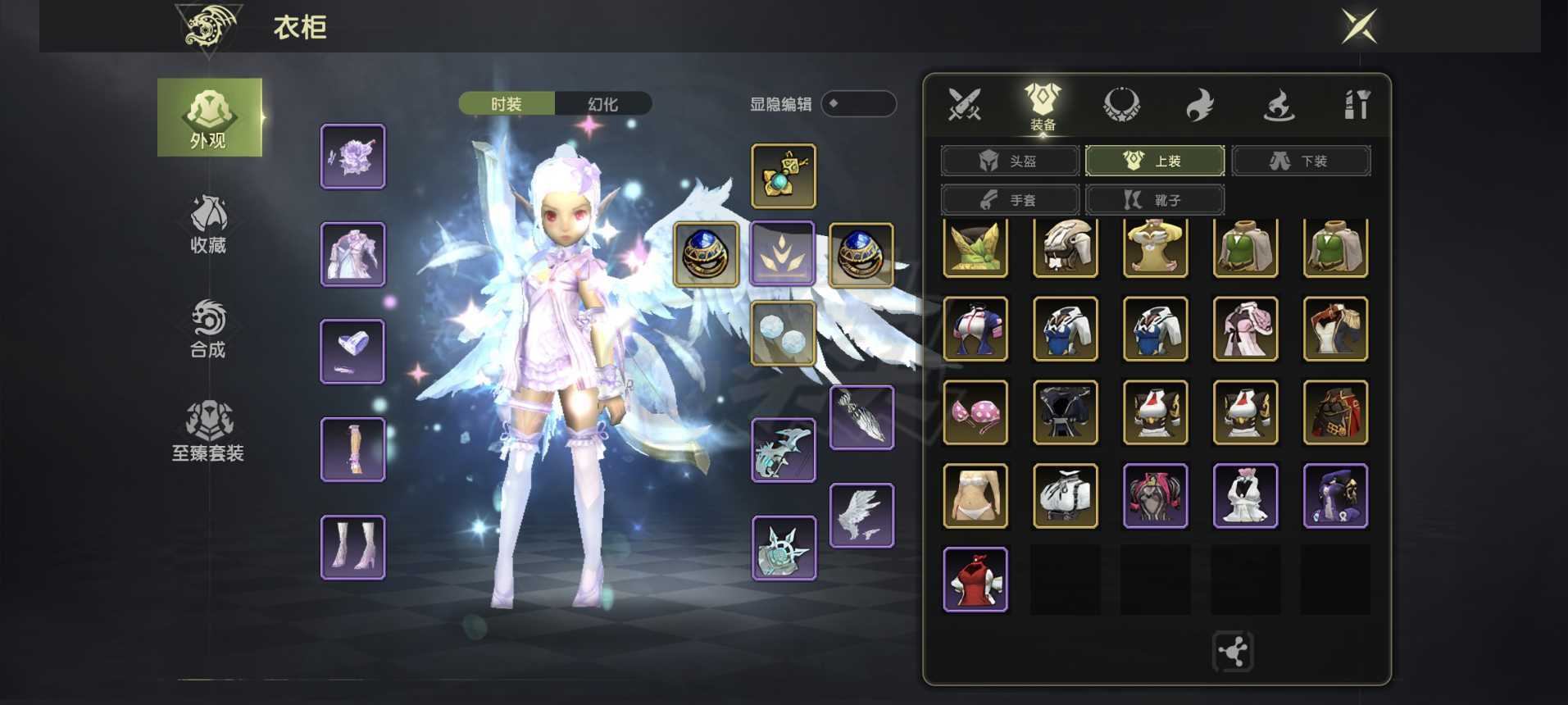Screen dimensions: 1568x705
Task: Select the red dress top item
Action: tap(975, 579)
